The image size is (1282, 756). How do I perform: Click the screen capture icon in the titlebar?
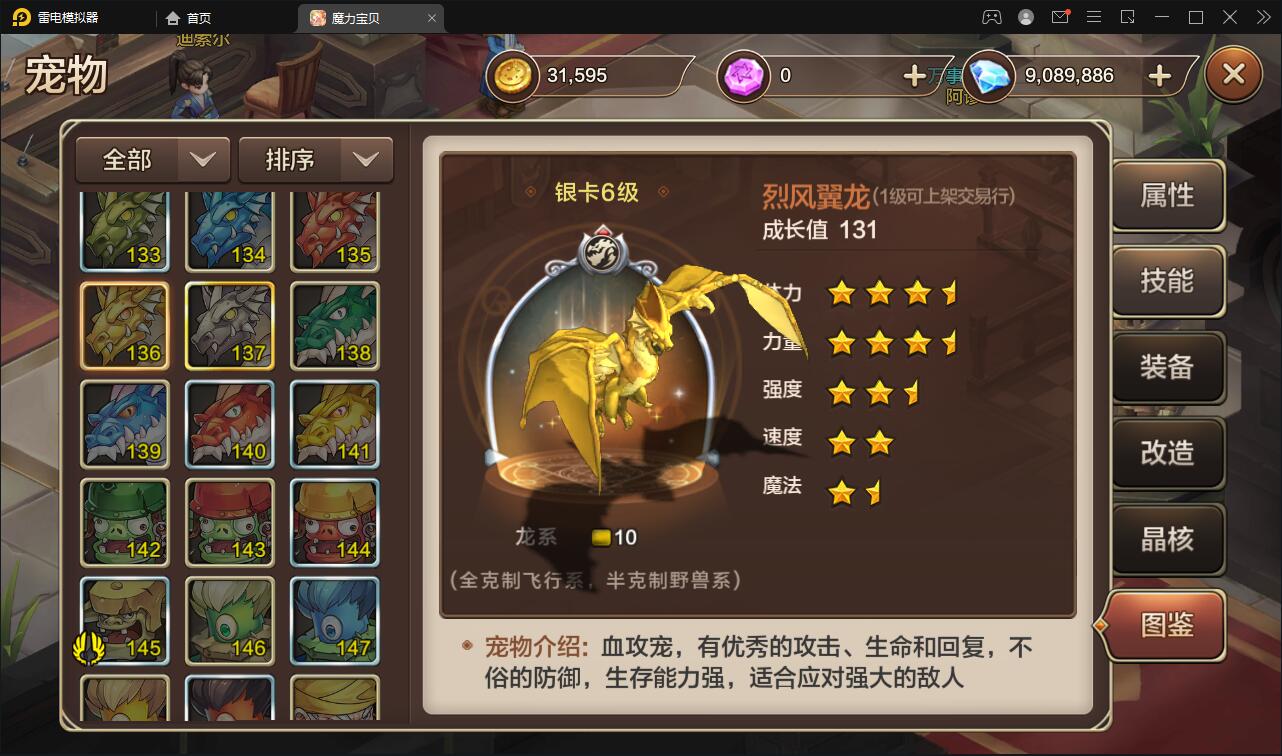point(1129,17)
